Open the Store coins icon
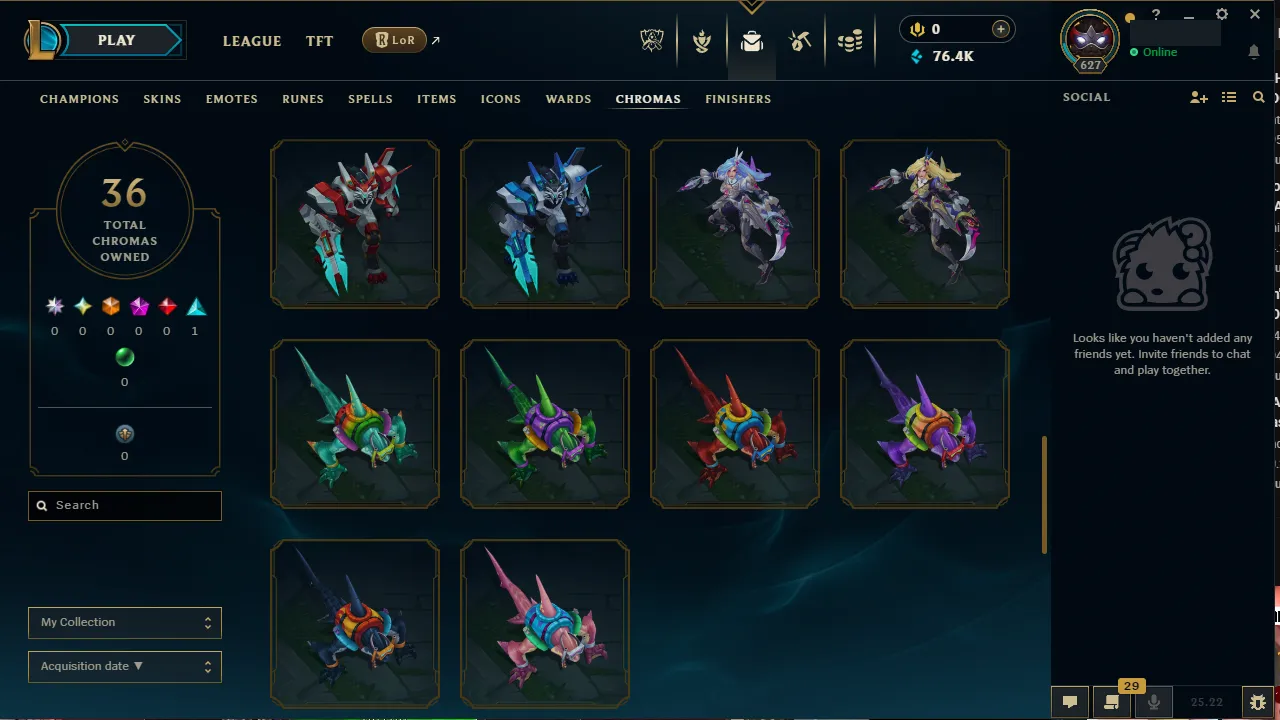 849,41
